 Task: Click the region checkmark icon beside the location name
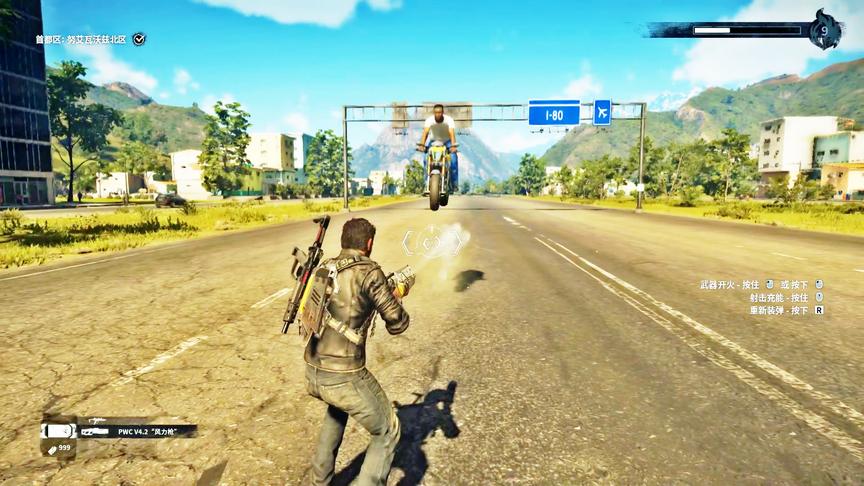click(x=139, y=39)
